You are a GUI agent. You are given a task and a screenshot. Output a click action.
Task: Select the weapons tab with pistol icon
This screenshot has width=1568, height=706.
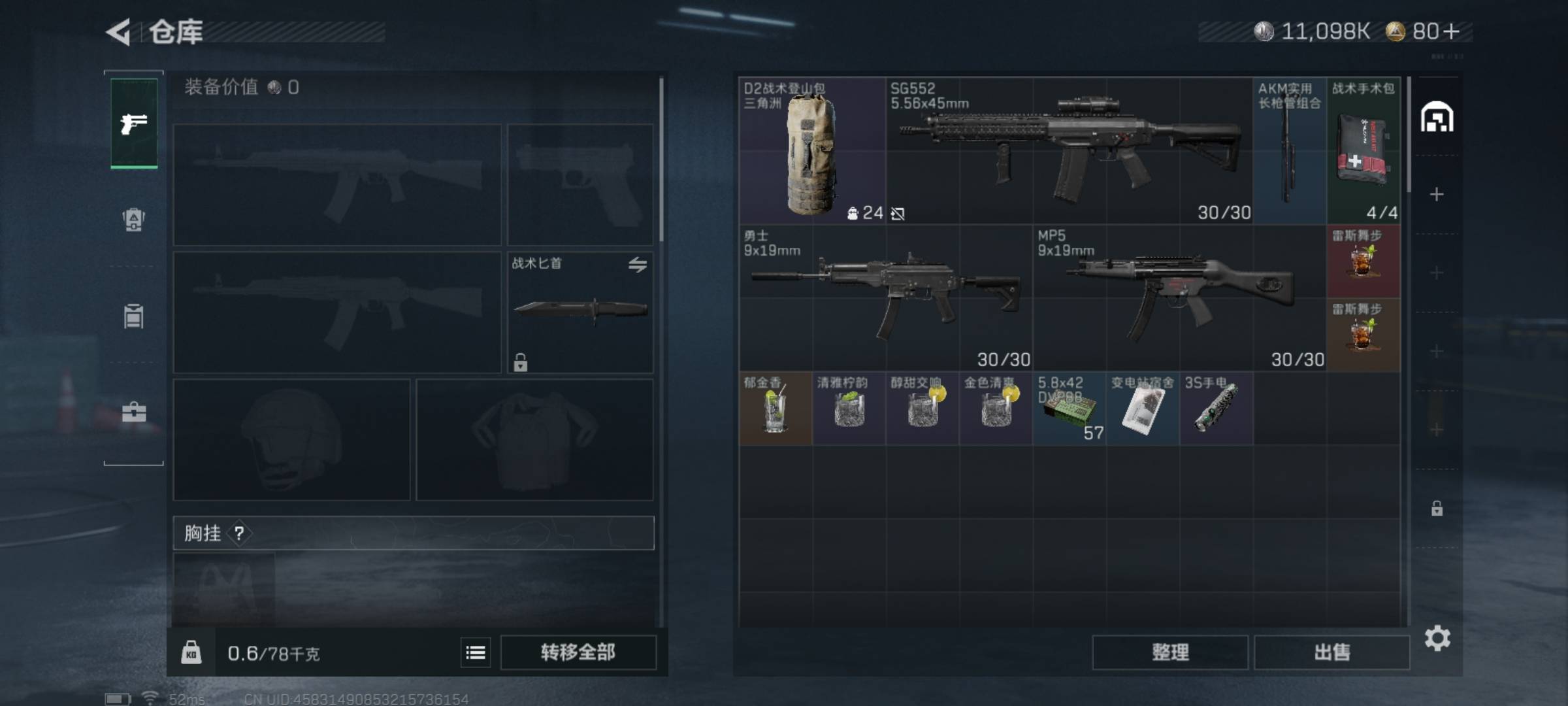[134, 123]
